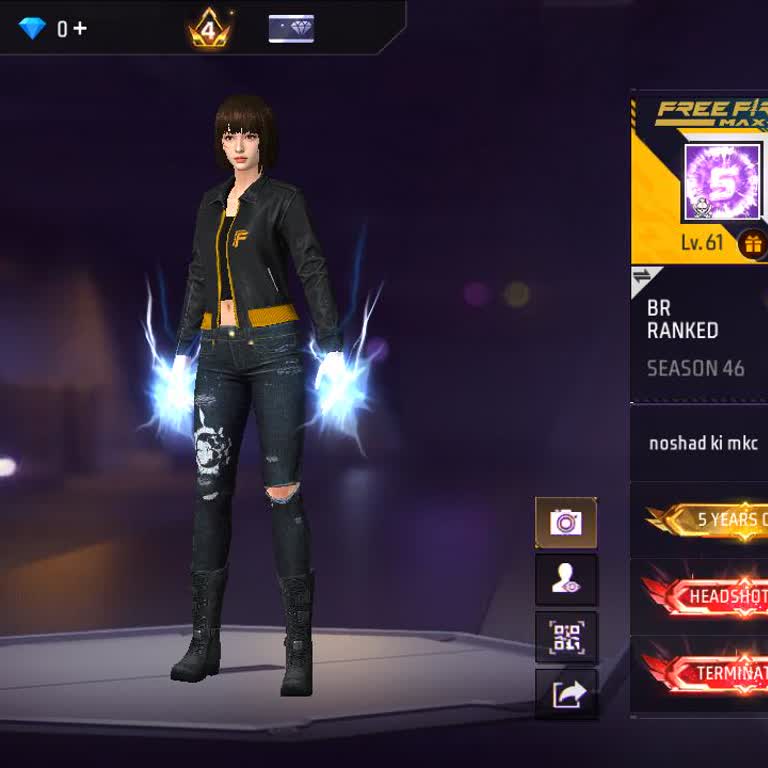Tap the orange gift box icon

coord(752,243)
